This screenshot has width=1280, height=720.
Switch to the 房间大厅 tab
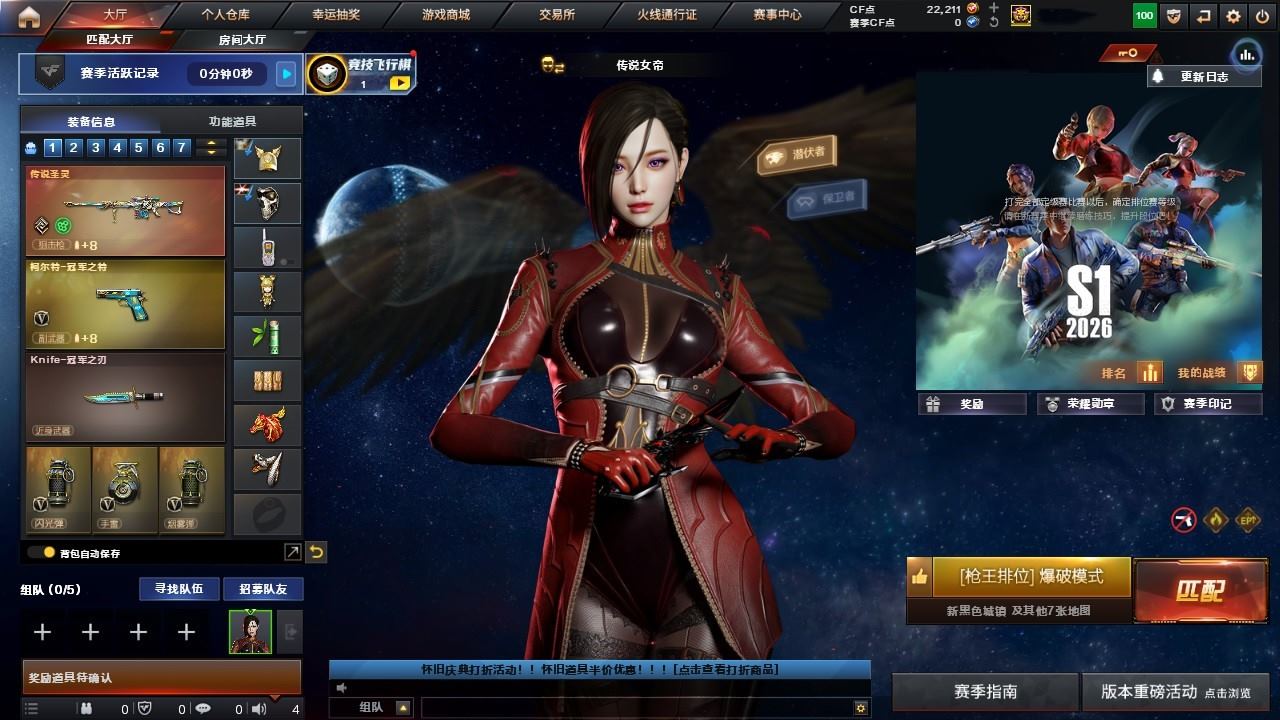coord(242,40)
